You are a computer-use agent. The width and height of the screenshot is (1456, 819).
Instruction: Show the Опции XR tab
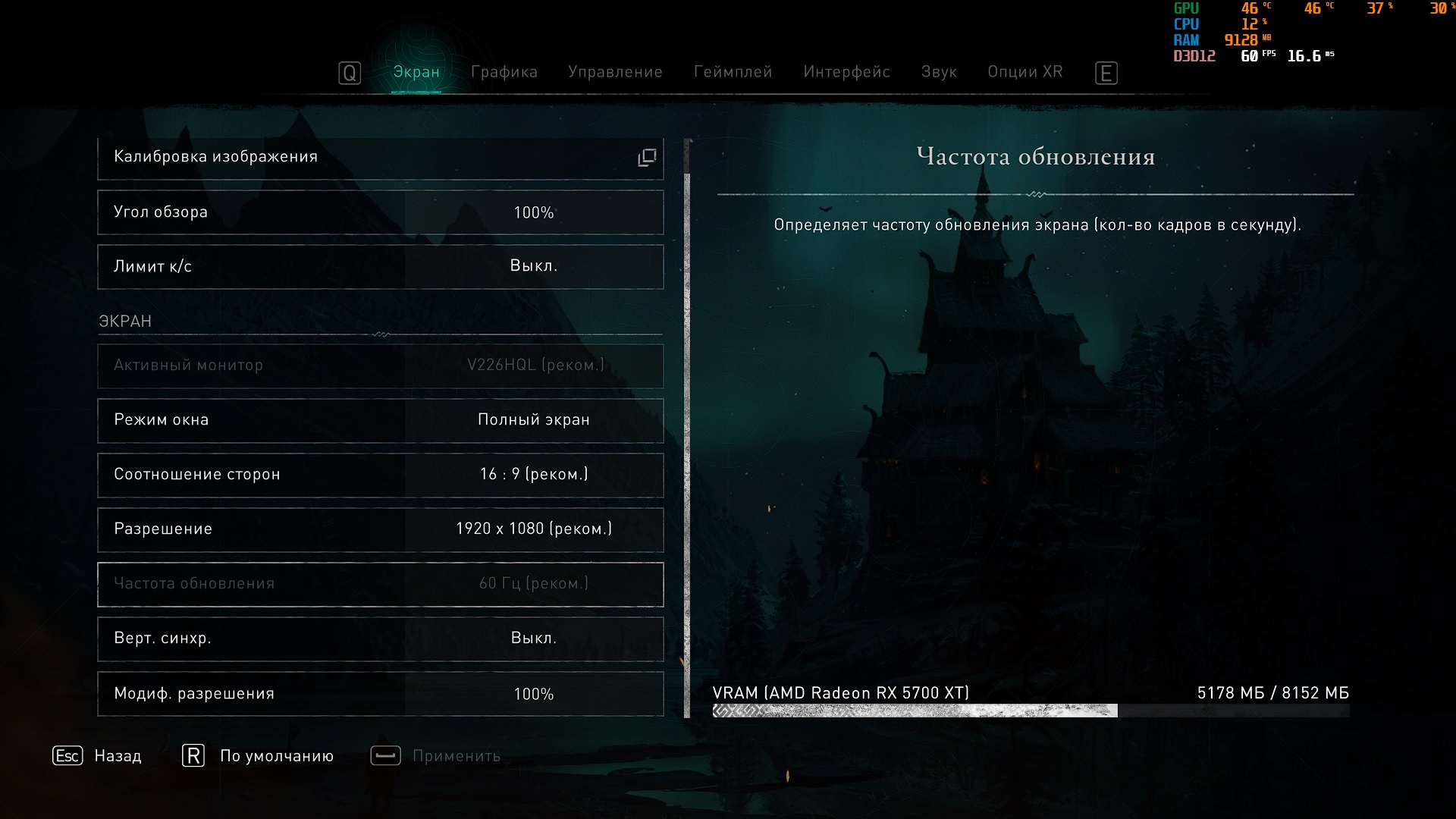pos(1025,72)
